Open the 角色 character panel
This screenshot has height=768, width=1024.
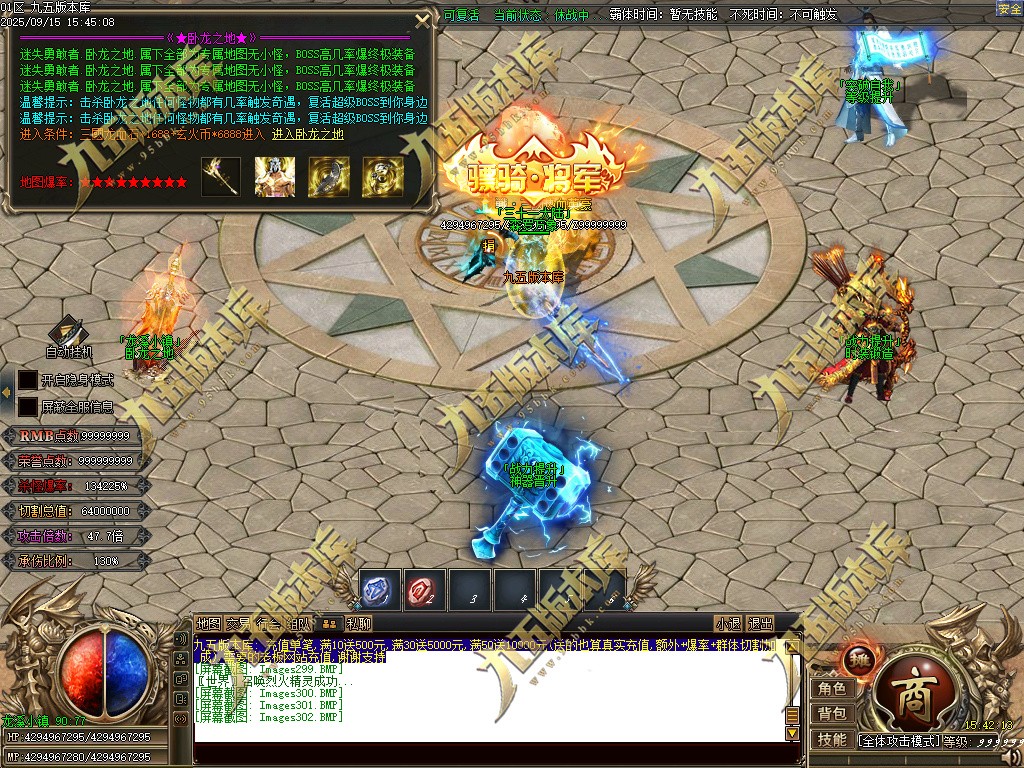[x=832, y=688]
